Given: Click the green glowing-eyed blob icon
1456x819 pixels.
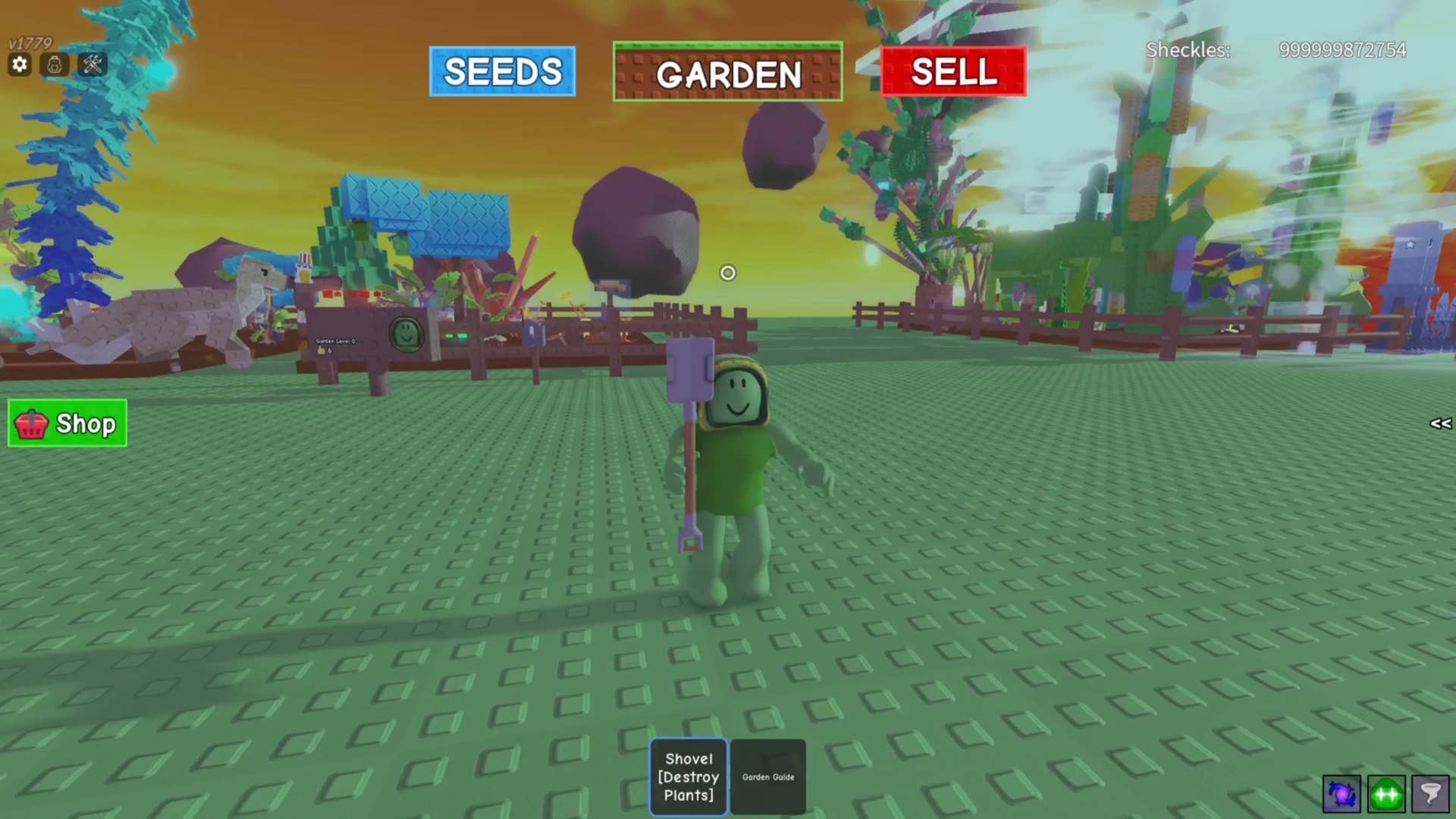Looking at the screenshot, I should tap(1386, 794).
